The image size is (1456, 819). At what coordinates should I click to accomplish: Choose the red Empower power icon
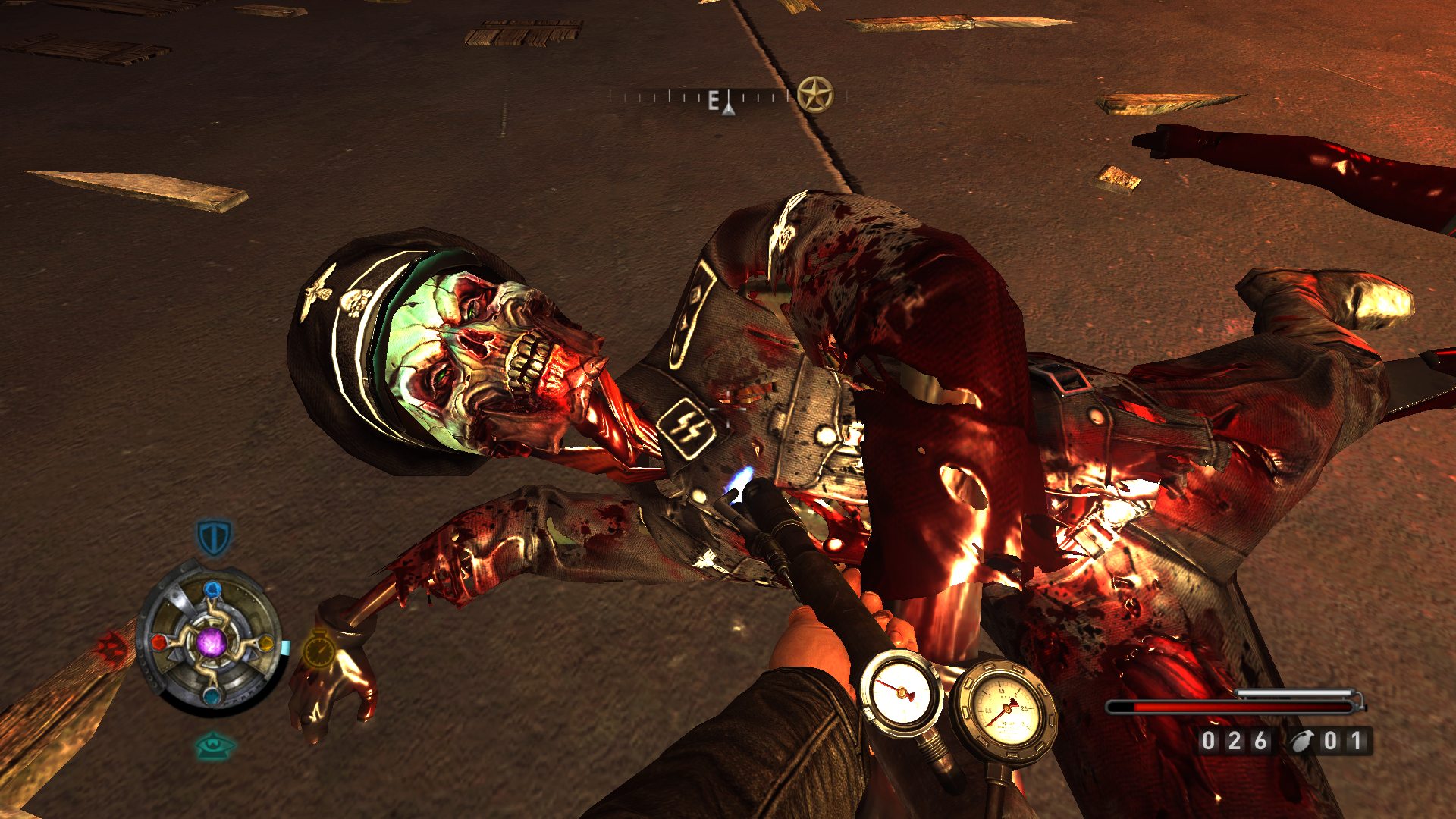pyautogui.click(x=111, y=646)
